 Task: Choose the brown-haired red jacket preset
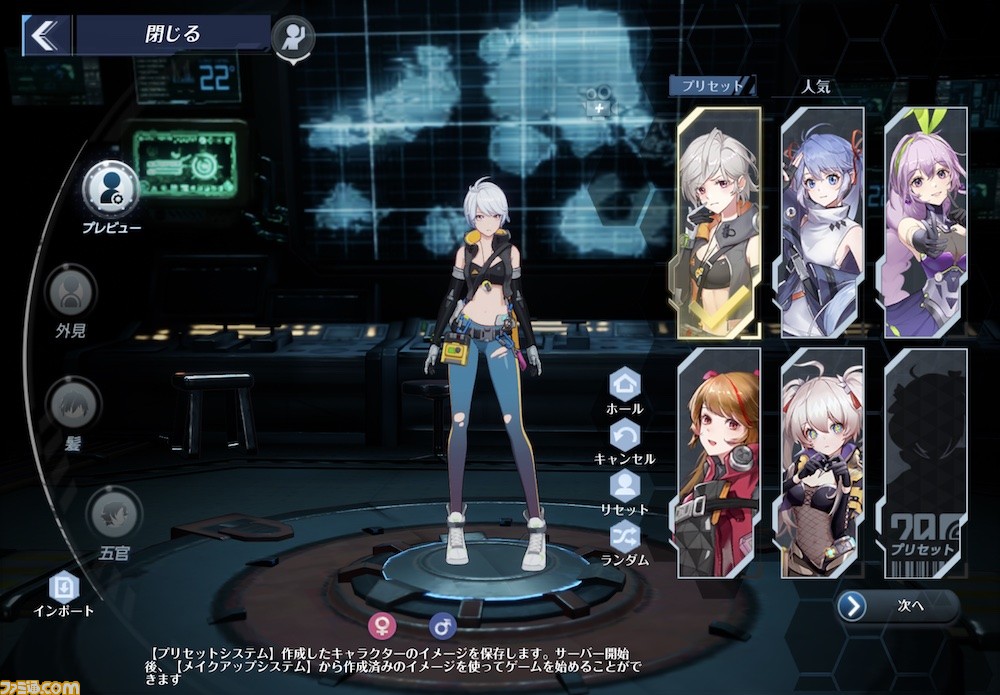pos(718,462)
